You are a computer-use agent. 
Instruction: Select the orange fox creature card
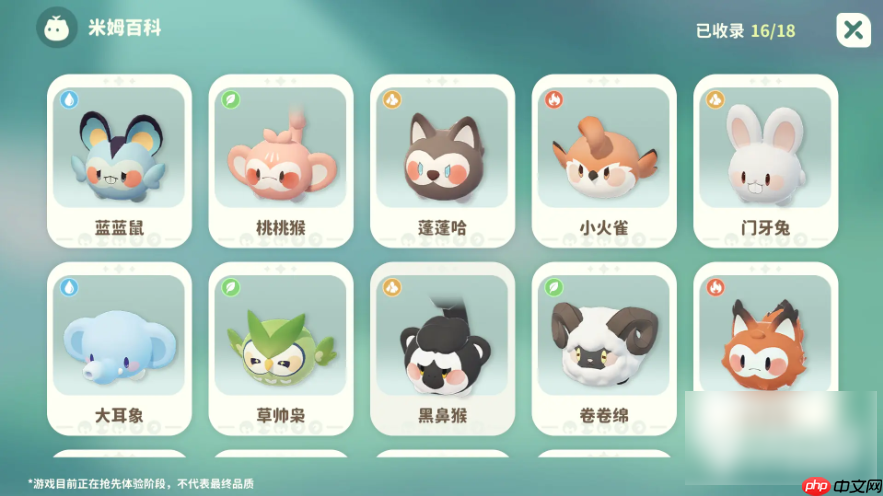[x=765, y=340]
